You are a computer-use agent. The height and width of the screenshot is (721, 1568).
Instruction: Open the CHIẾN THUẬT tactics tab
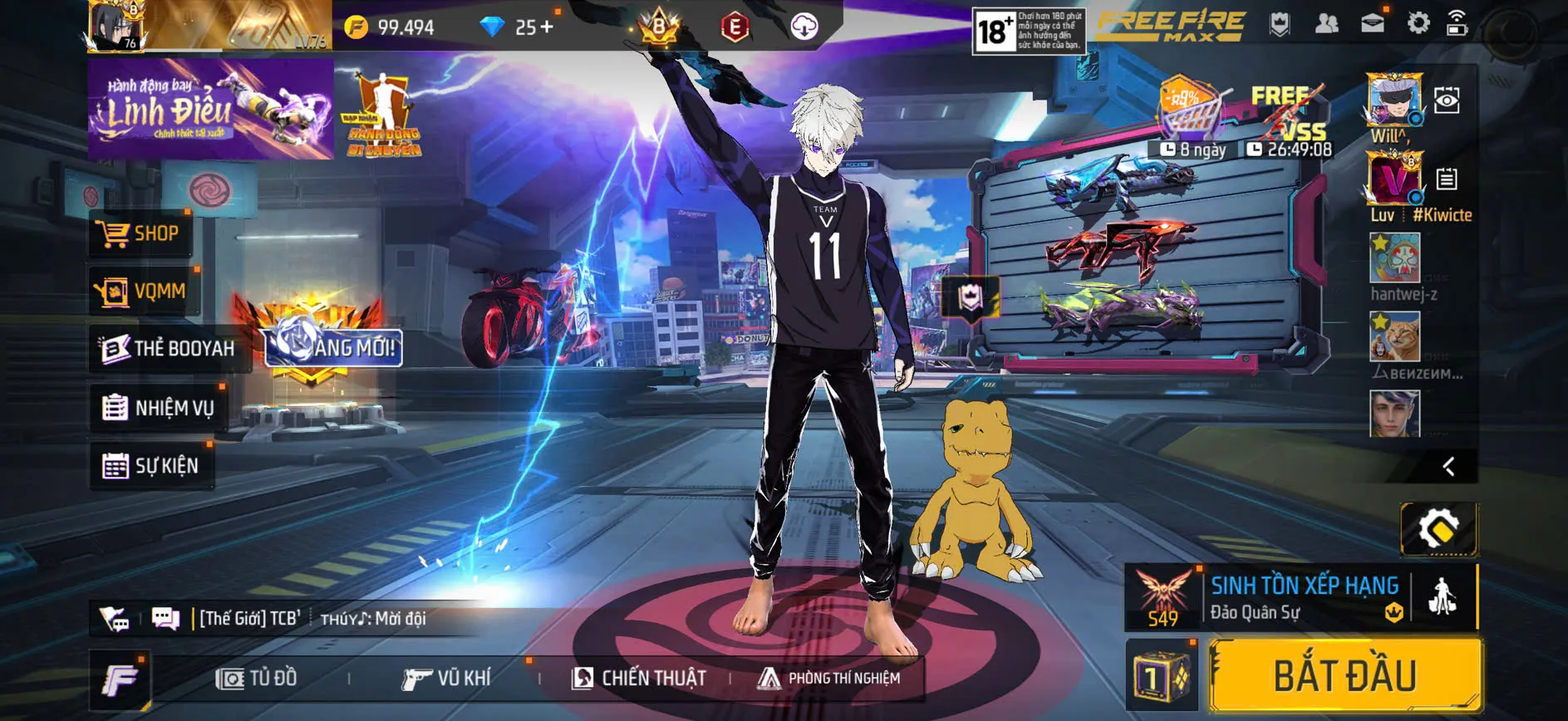tap(639, 679)
